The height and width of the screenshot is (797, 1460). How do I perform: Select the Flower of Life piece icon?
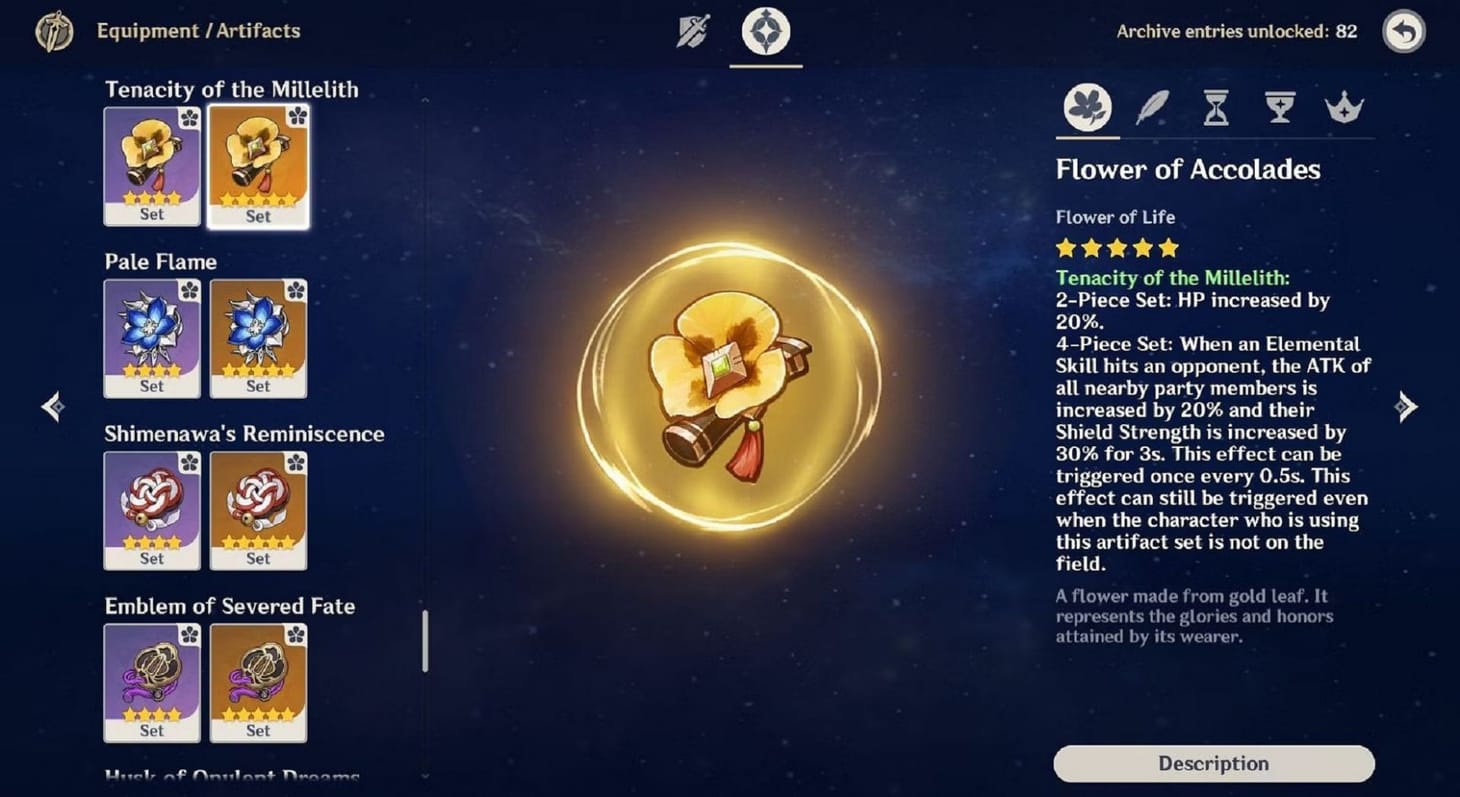point(1087,108)
